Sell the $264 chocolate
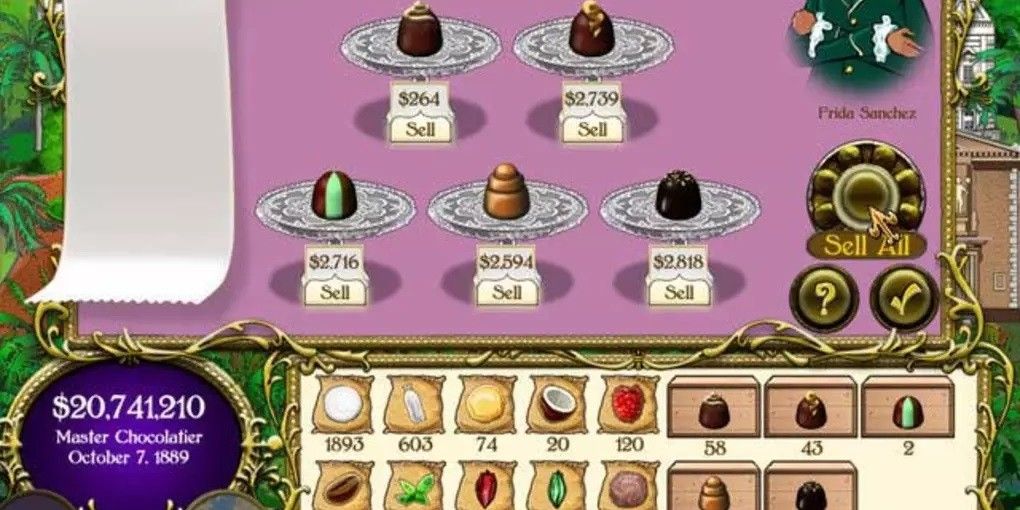 pos(420,129)
